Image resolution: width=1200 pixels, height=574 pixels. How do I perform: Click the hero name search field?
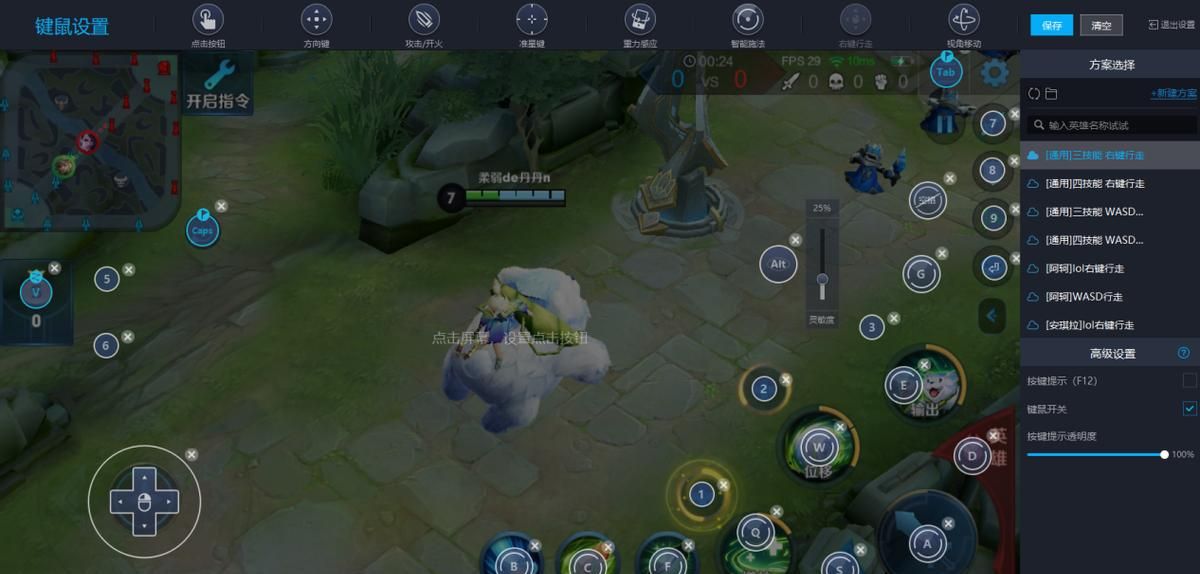[x=1110, y=125]
